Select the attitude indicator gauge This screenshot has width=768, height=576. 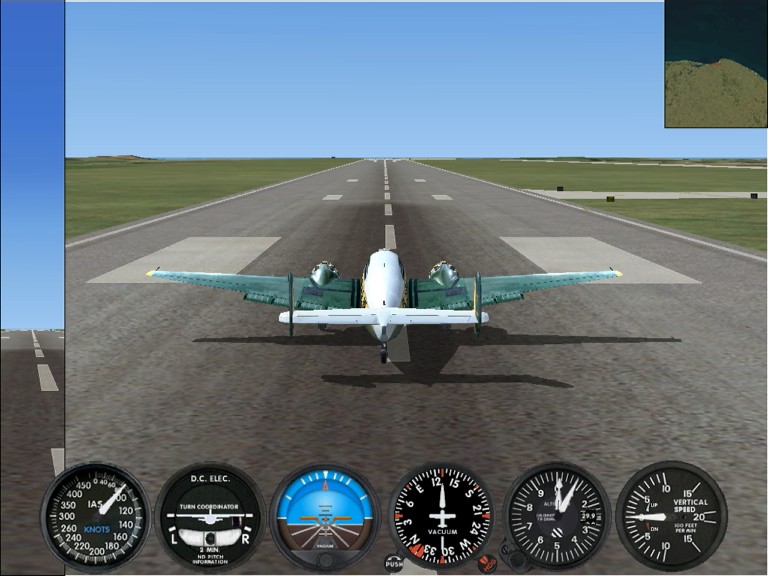pyautogui.click(x=325, y=516)
